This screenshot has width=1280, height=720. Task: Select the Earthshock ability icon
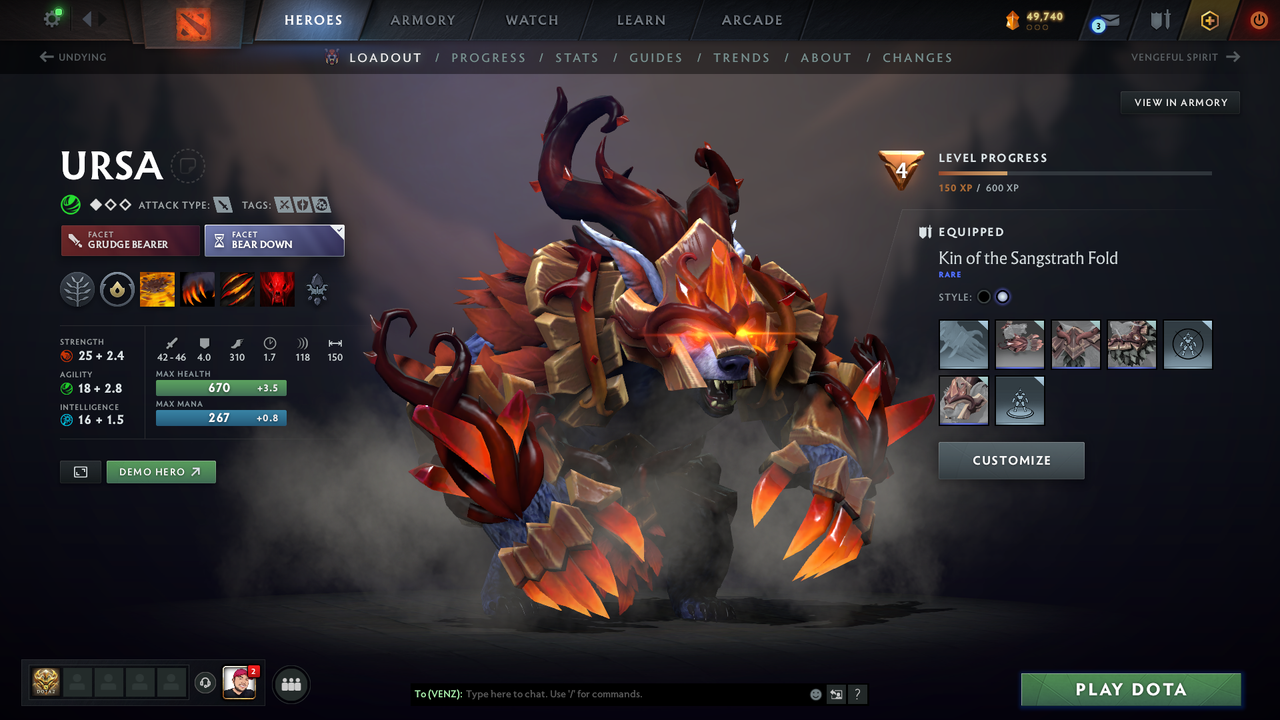point(157,289)
